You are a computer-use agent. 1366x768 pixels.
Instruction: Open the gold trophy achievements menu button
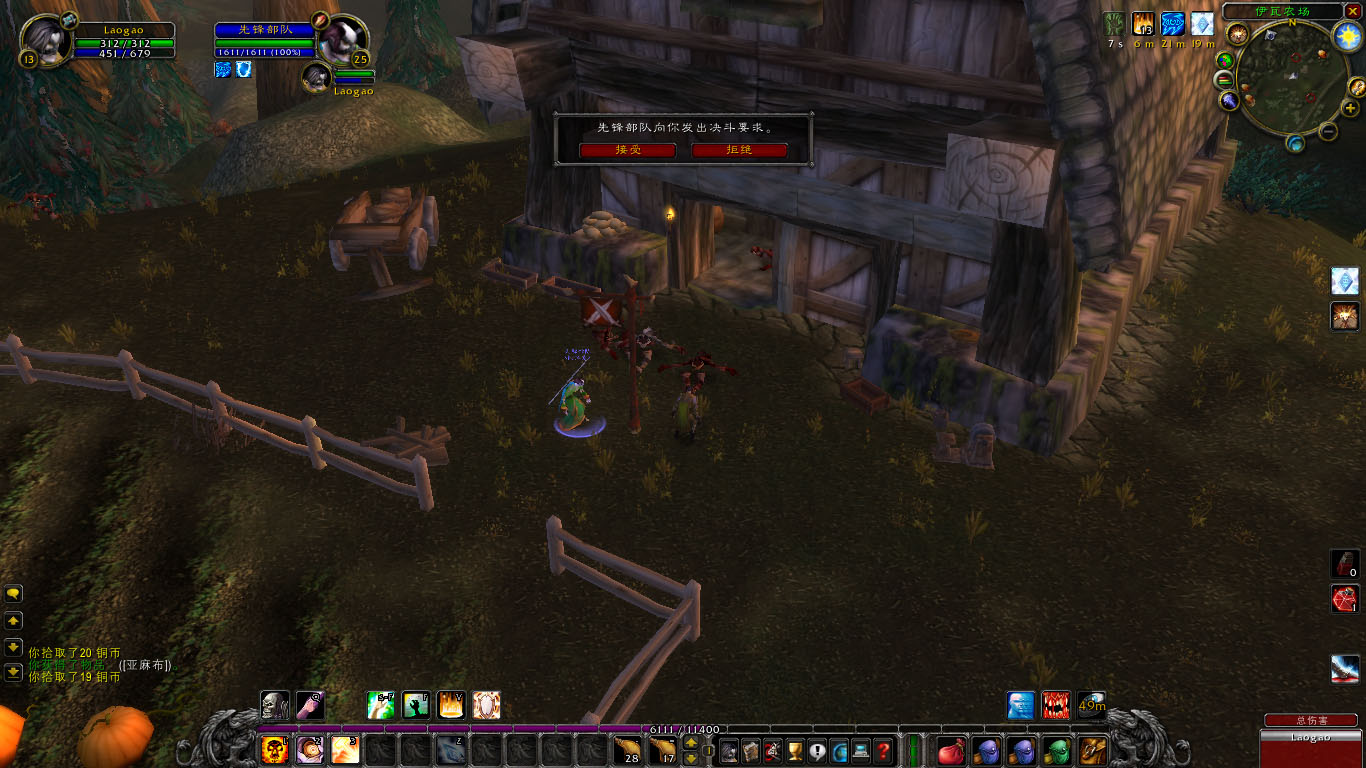(x=795, y=750)
